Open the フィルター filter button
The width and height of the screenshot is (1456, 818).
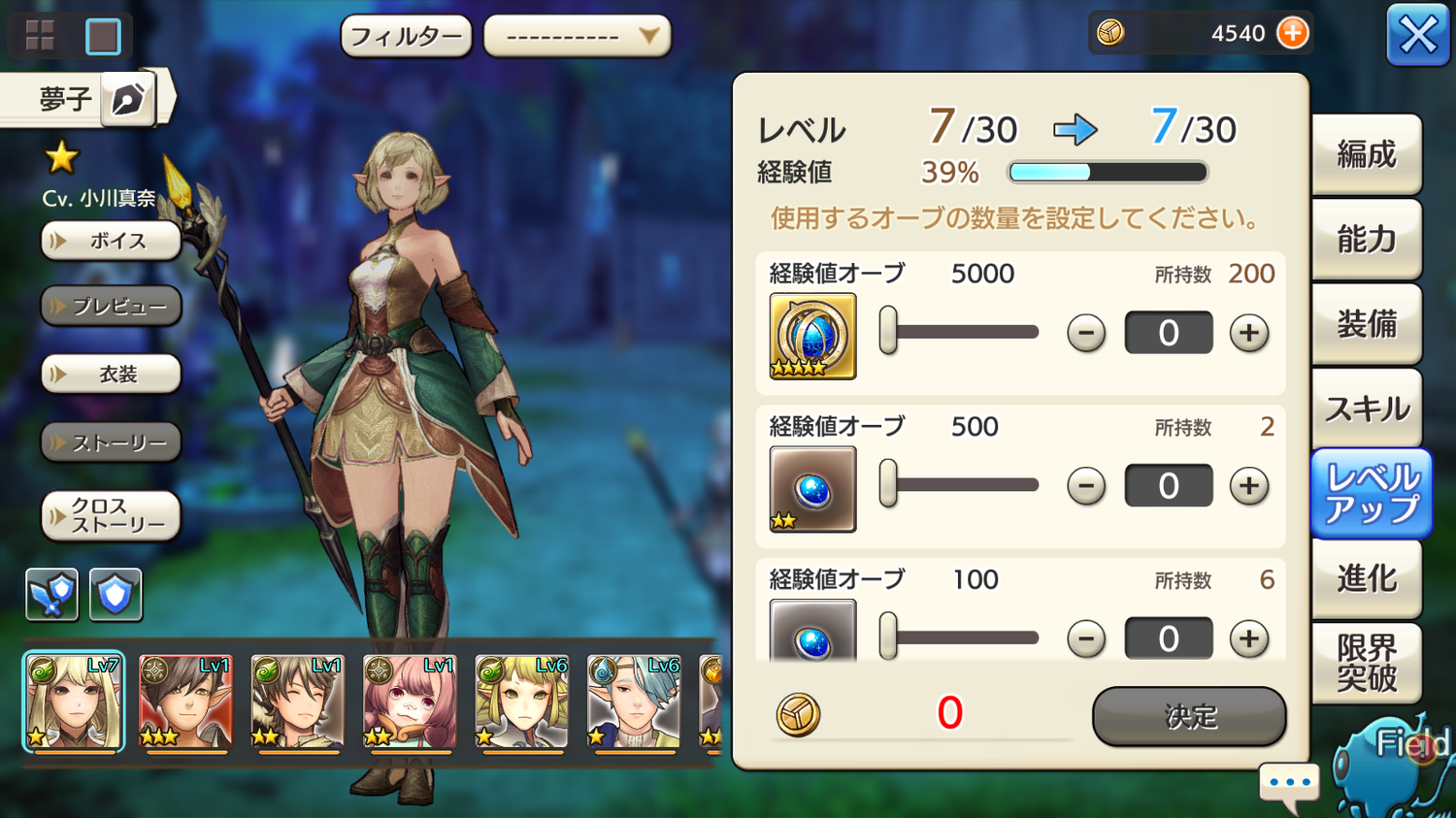[406, 37]
